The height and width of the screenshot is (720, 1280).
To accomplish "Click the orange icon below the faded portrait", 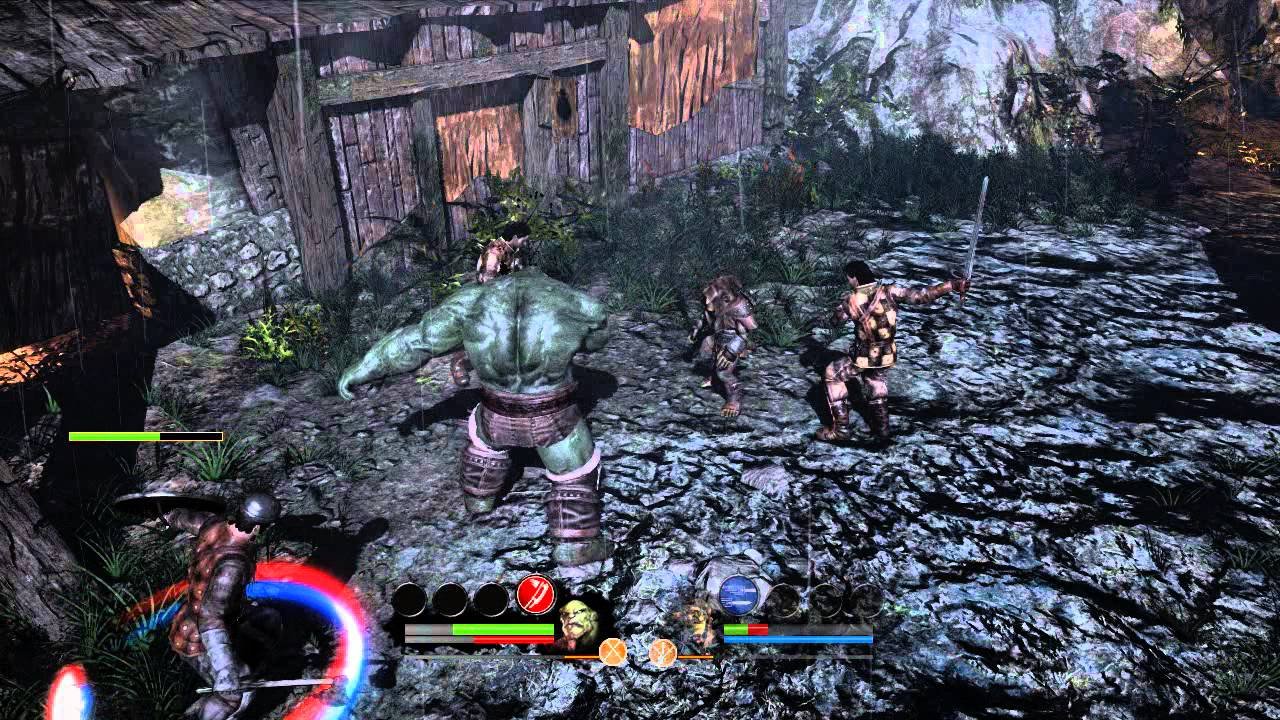I will tap(662, 653).
